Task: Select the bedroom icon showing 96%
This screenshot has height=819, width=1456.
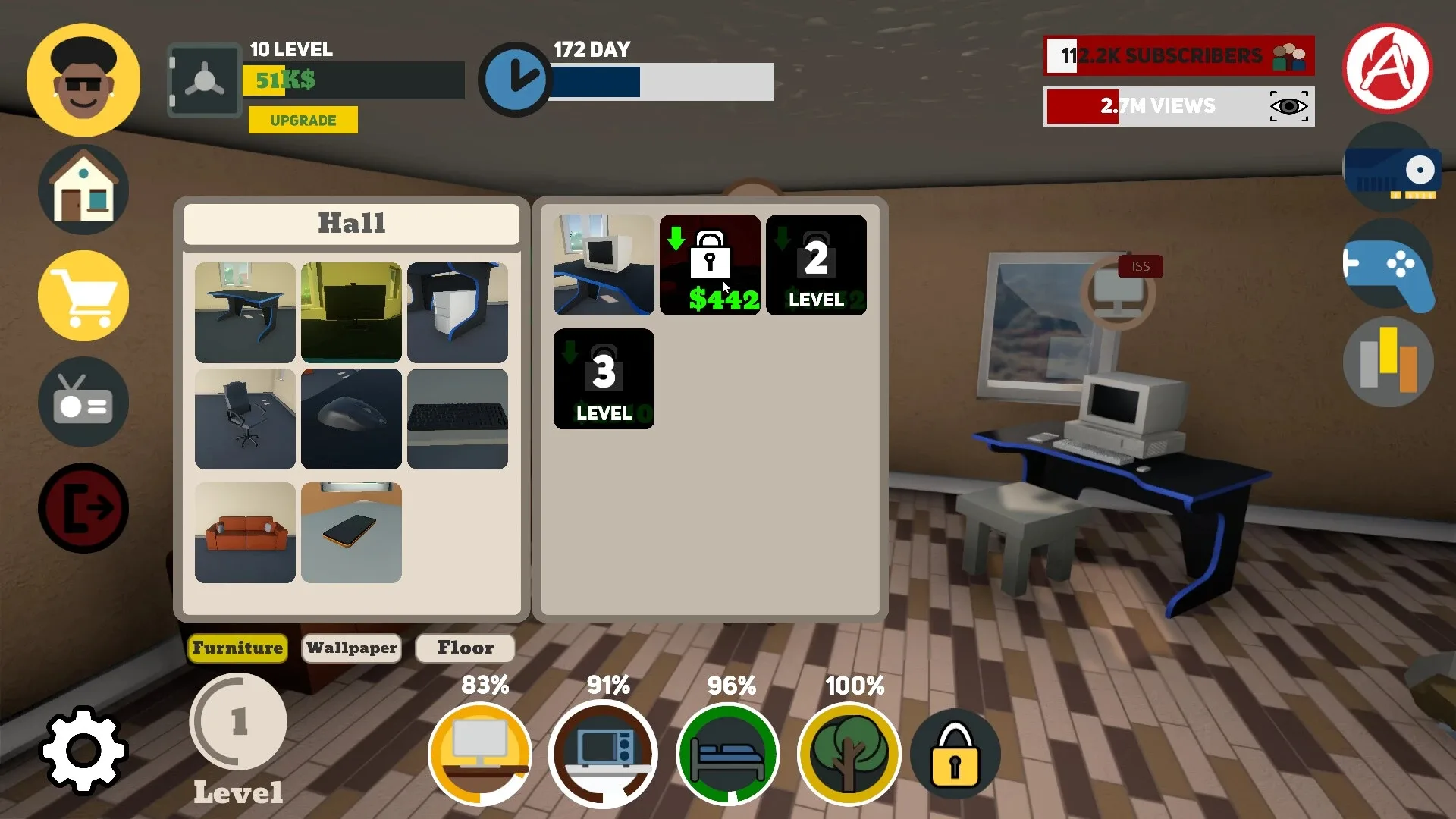Action: pos(729,753)
